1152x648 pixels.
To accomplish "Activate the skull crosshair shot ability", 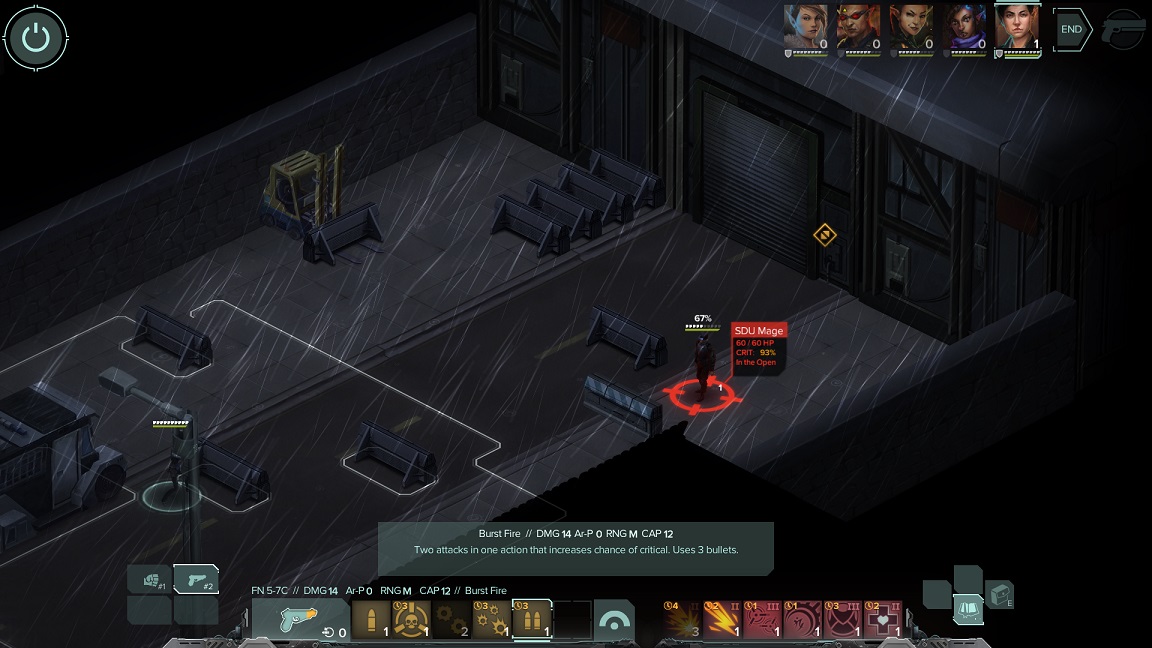I will pyautogui.click(x=411, y=620).
